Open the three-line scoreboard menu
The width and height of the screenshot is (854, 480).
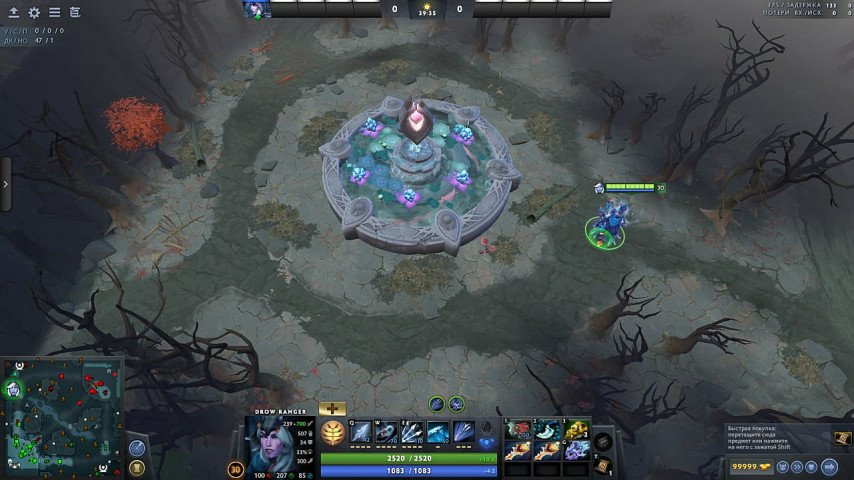tap(55, 13)
